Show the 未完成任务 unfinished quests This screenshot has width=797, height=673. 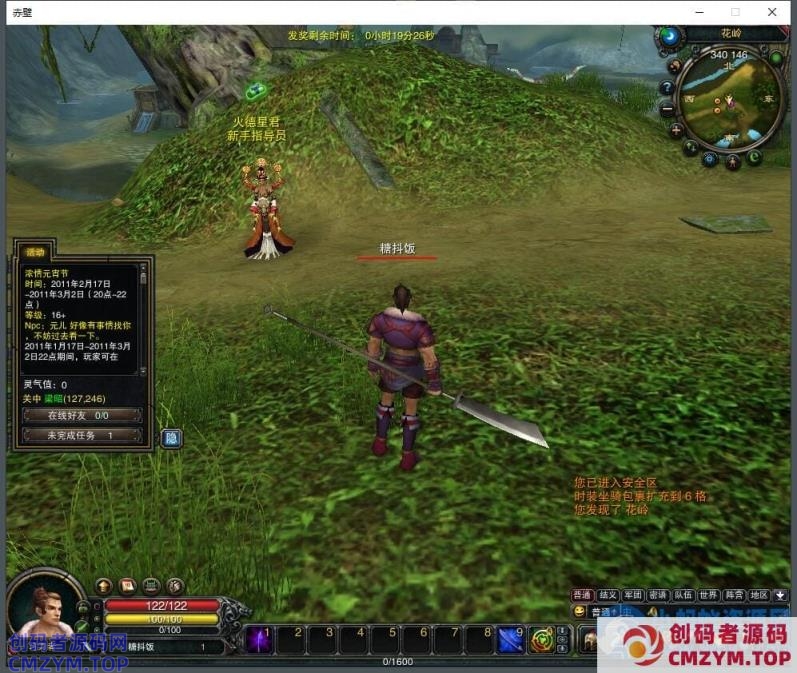click(81, 436)
